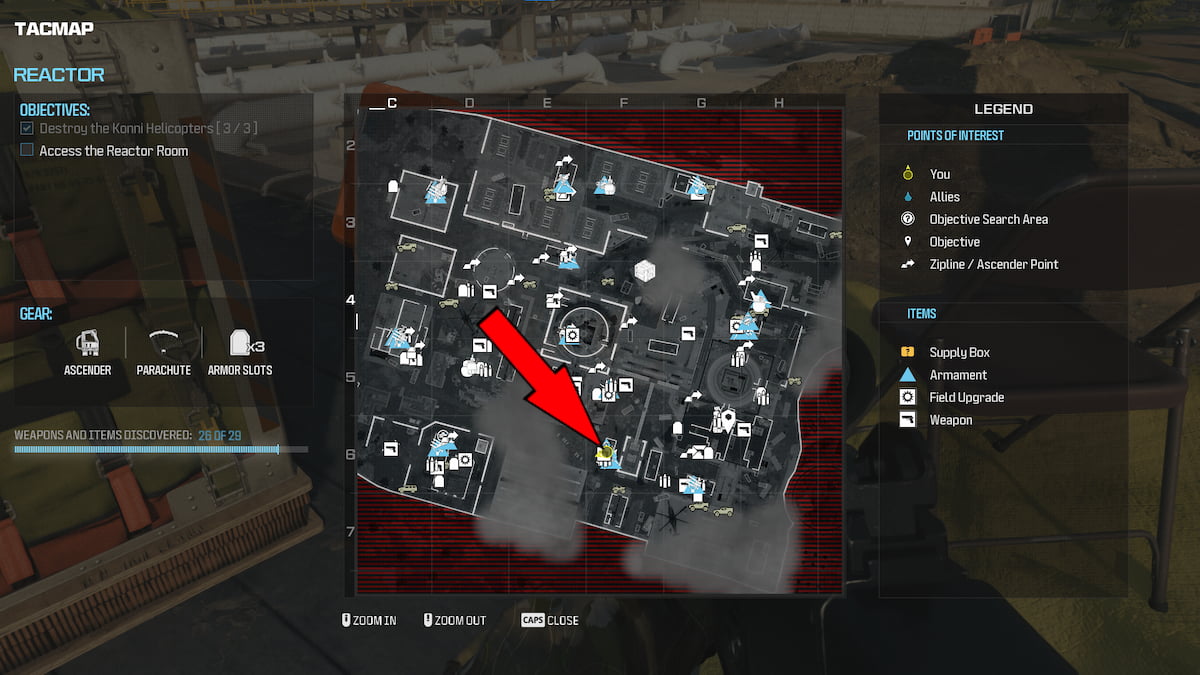Click the white cube marker on the map
The height and width of the screenshot is (675, 1200).
pyautogui.click(x=645, y=272)
